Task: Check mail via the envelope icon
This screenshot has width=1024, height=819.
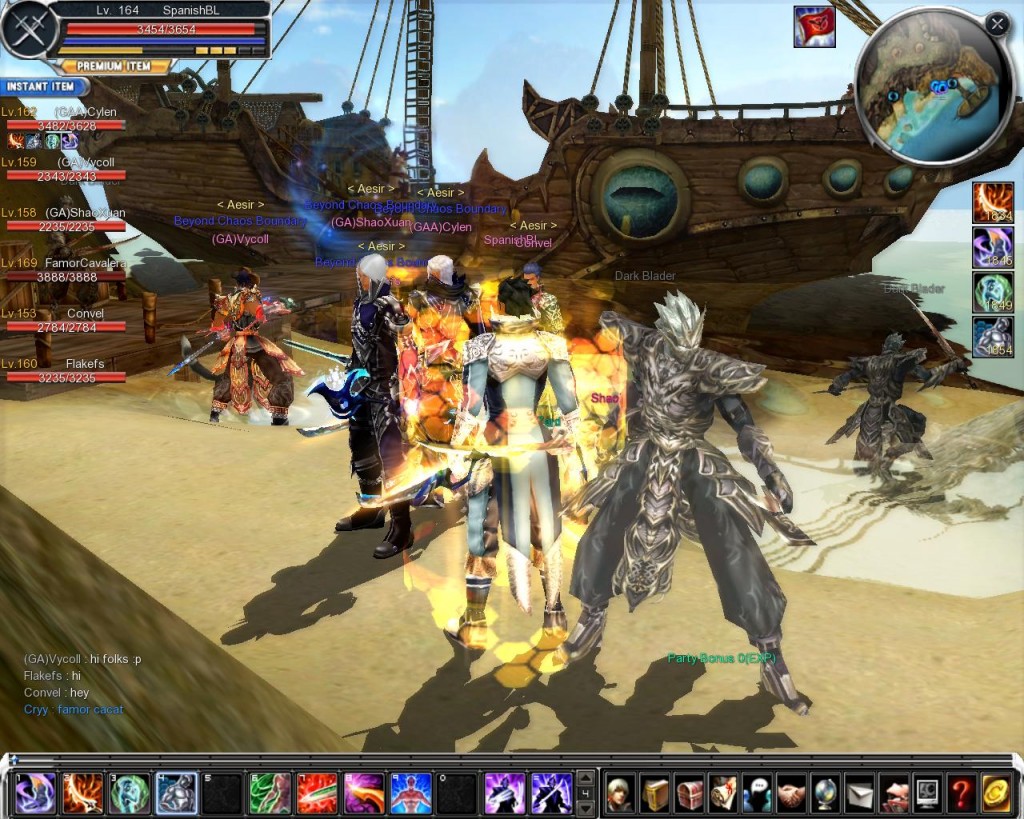Action: click(x=859, y=794)
